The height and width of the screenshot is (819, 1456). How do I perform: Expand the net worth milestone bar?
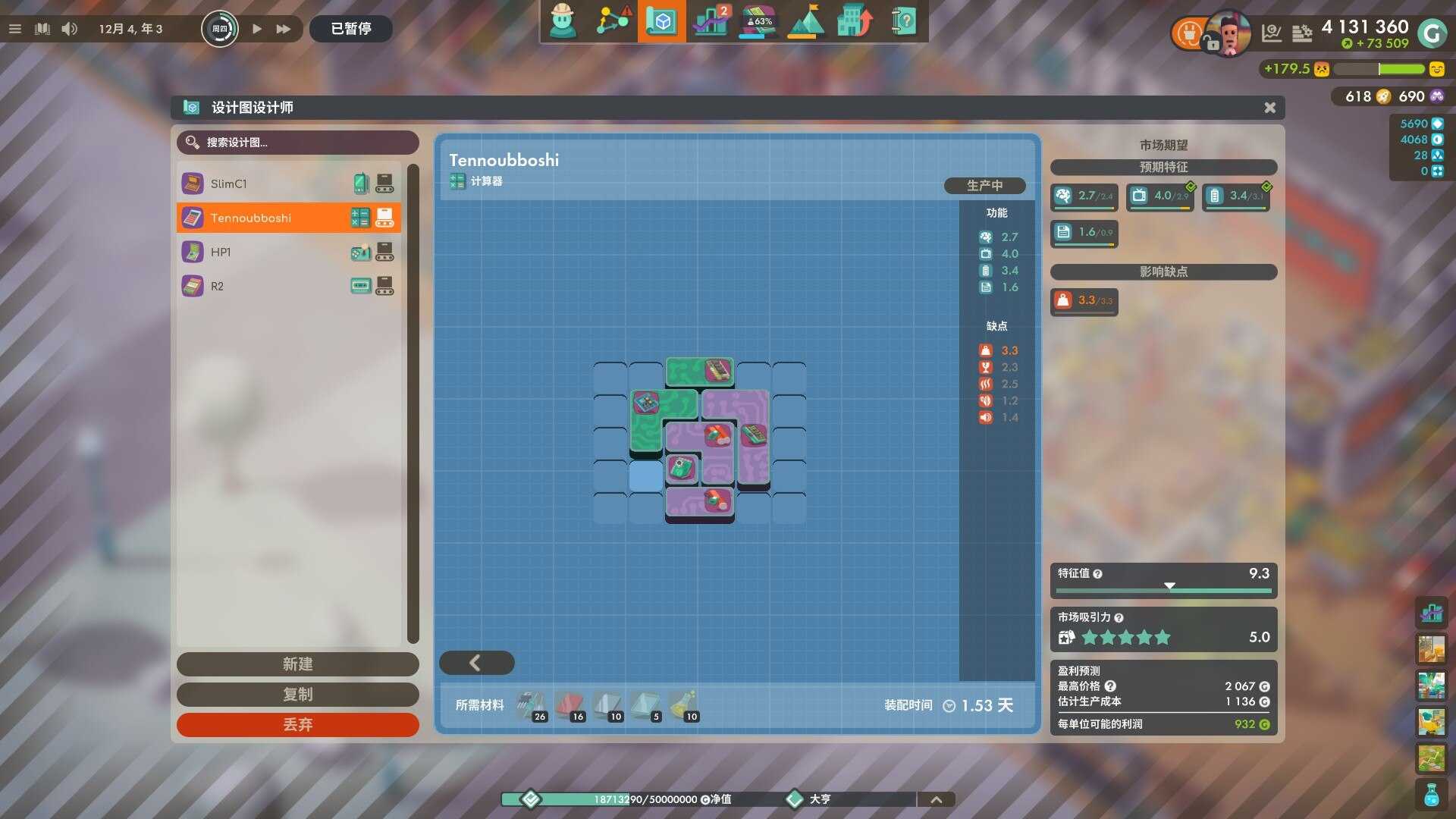(937, 799)
